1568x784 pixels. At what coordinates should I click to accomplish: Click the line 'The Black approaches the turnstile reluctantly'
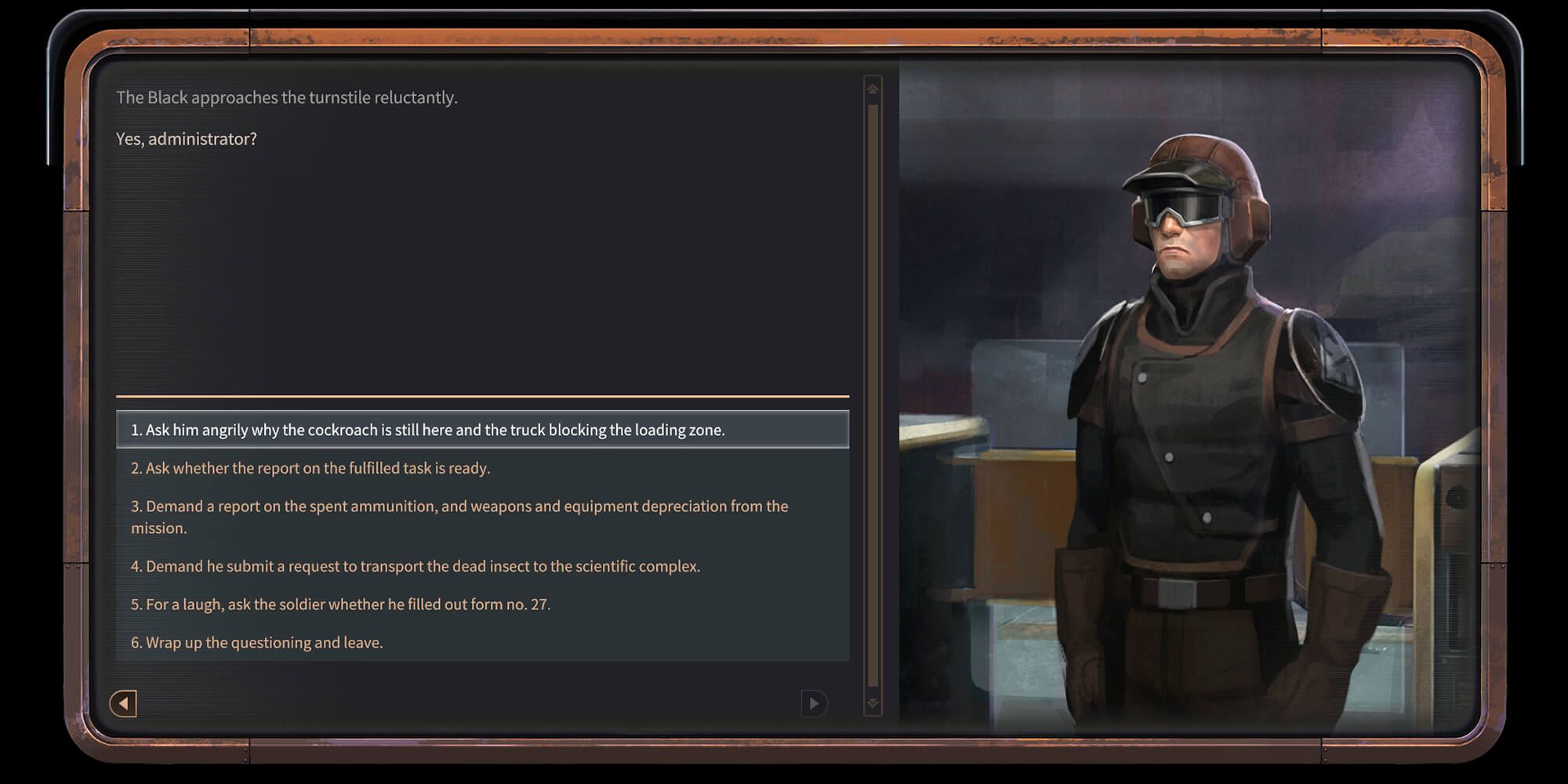click(x=287, y=97)
